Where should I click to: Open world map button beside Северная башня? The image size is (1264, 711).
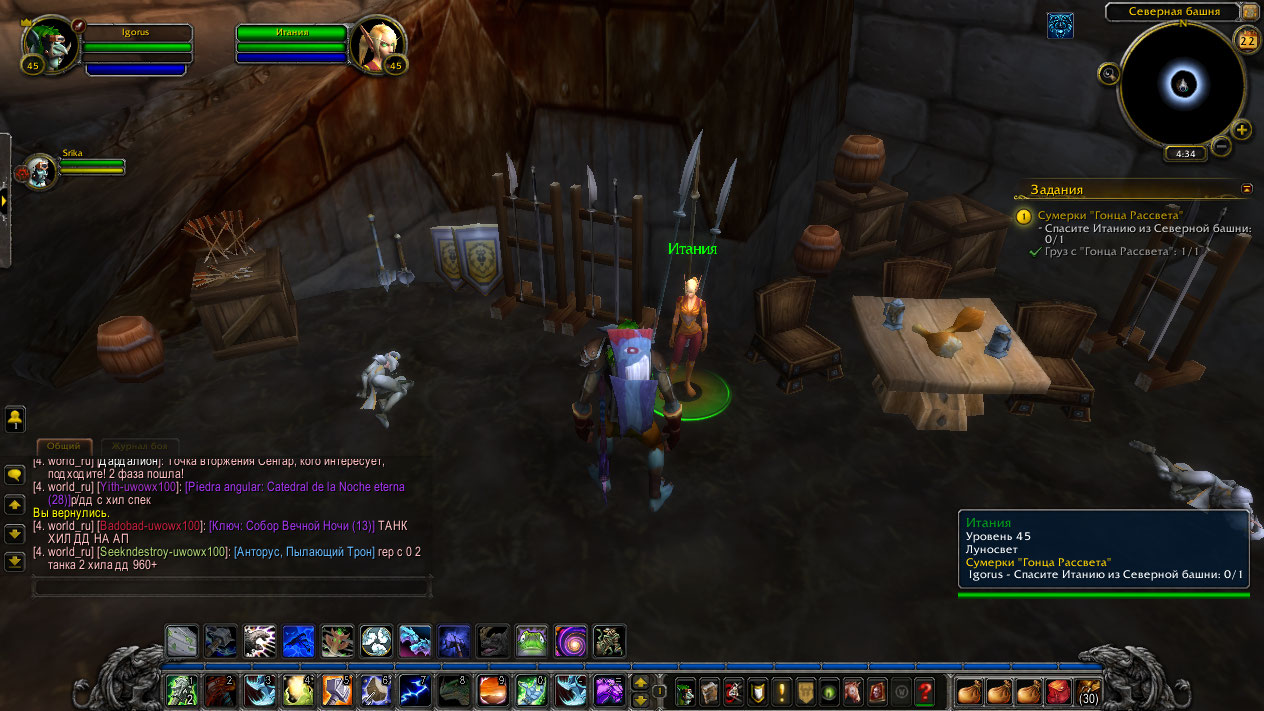pyautogui.click(x=1250, y=12)
